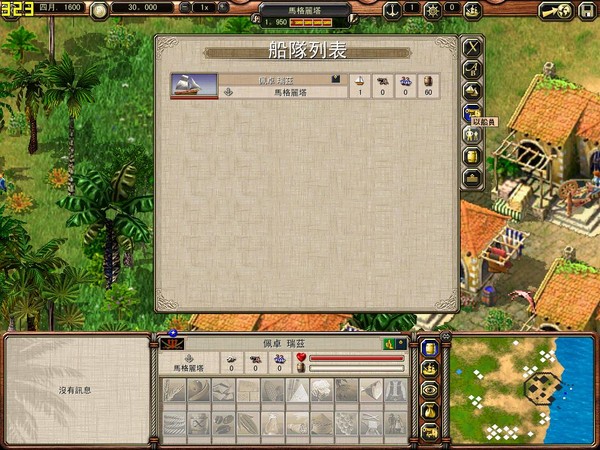The image size is (600, 450).
Task: Click the anchor icon in top bar
Action: coord(391,9)
